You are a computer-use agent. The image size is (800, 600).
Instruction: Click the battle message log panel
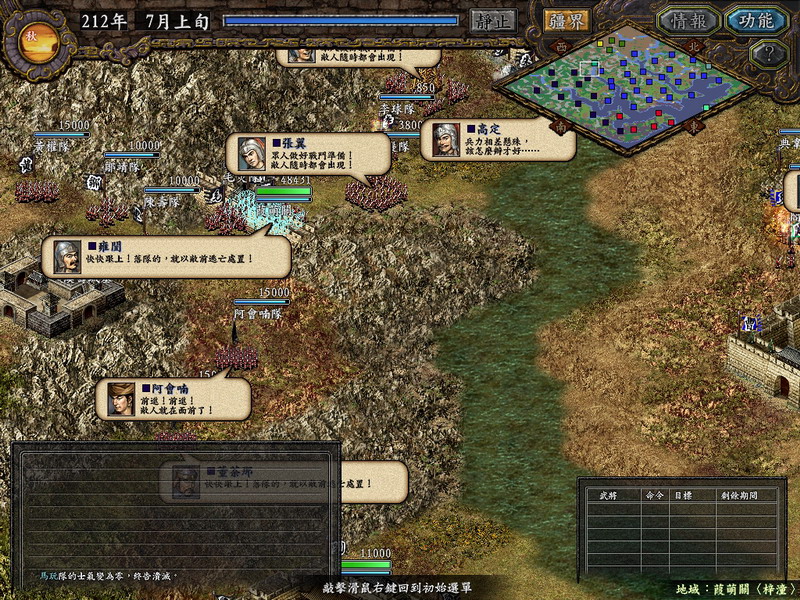[x=176, y=515]
